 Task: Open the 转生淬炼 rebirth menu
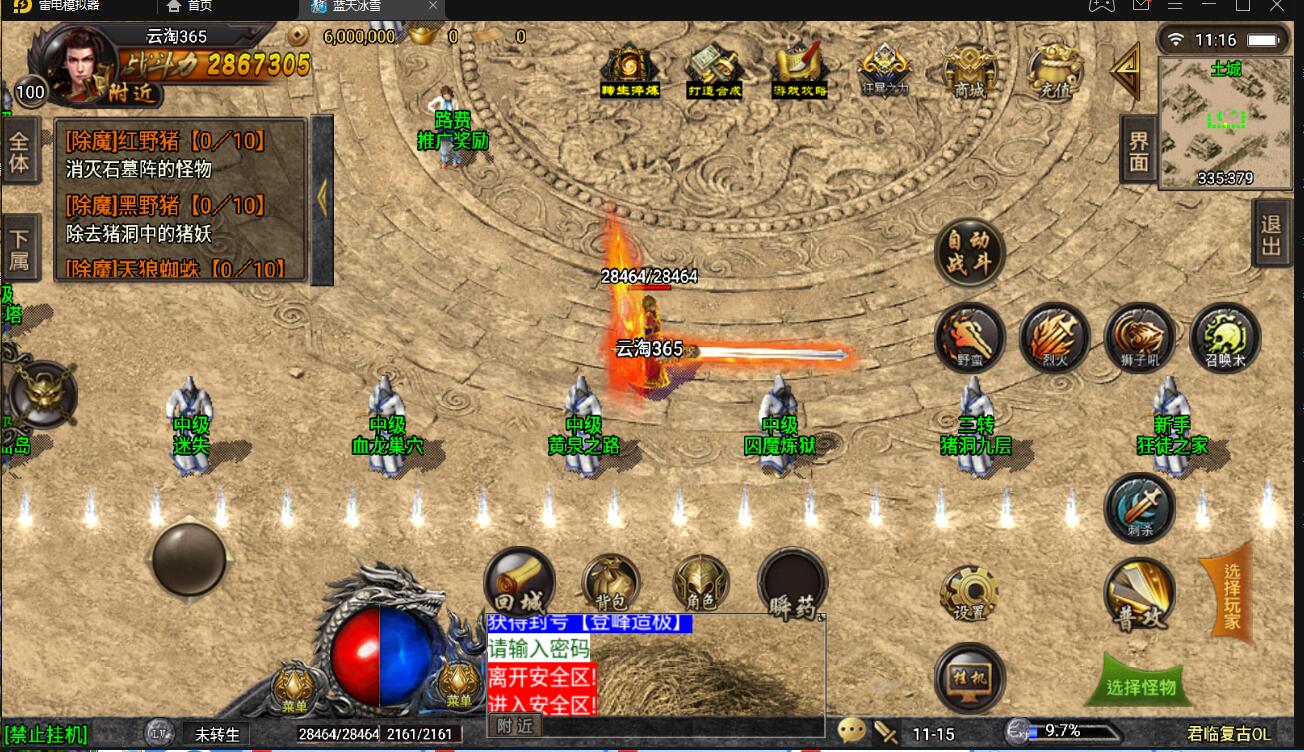(x=629, y=68)
